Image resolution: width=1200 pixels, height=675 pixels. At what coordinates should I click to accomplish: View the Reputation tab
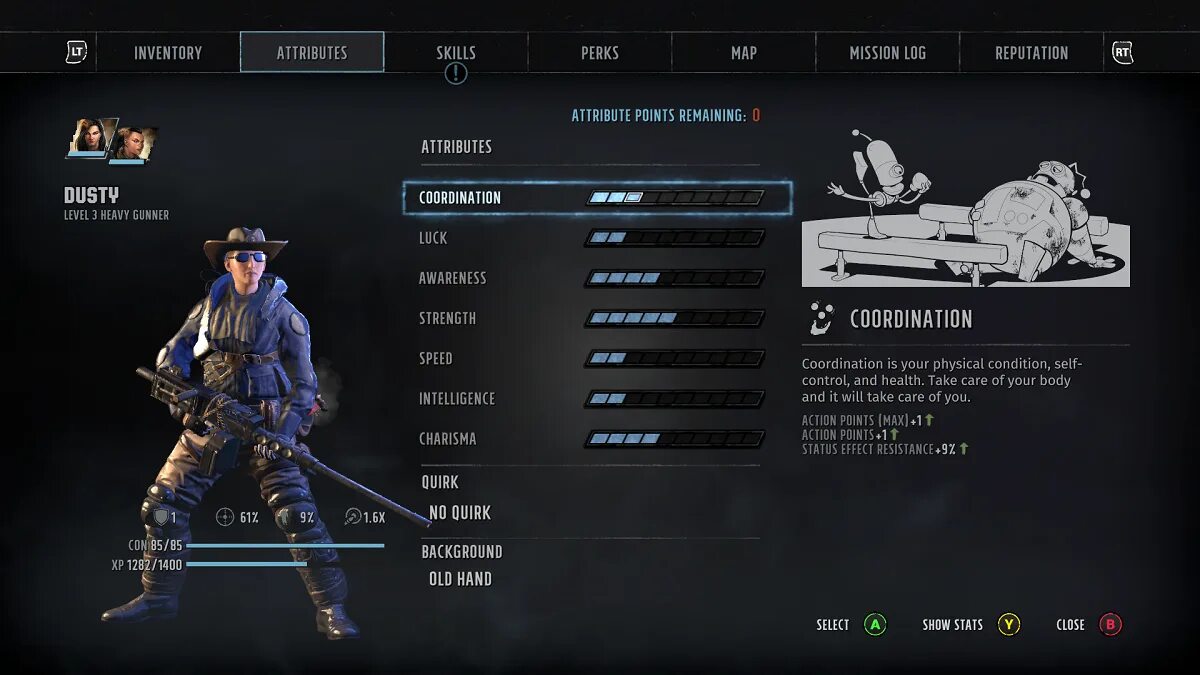coord(1031,53)
